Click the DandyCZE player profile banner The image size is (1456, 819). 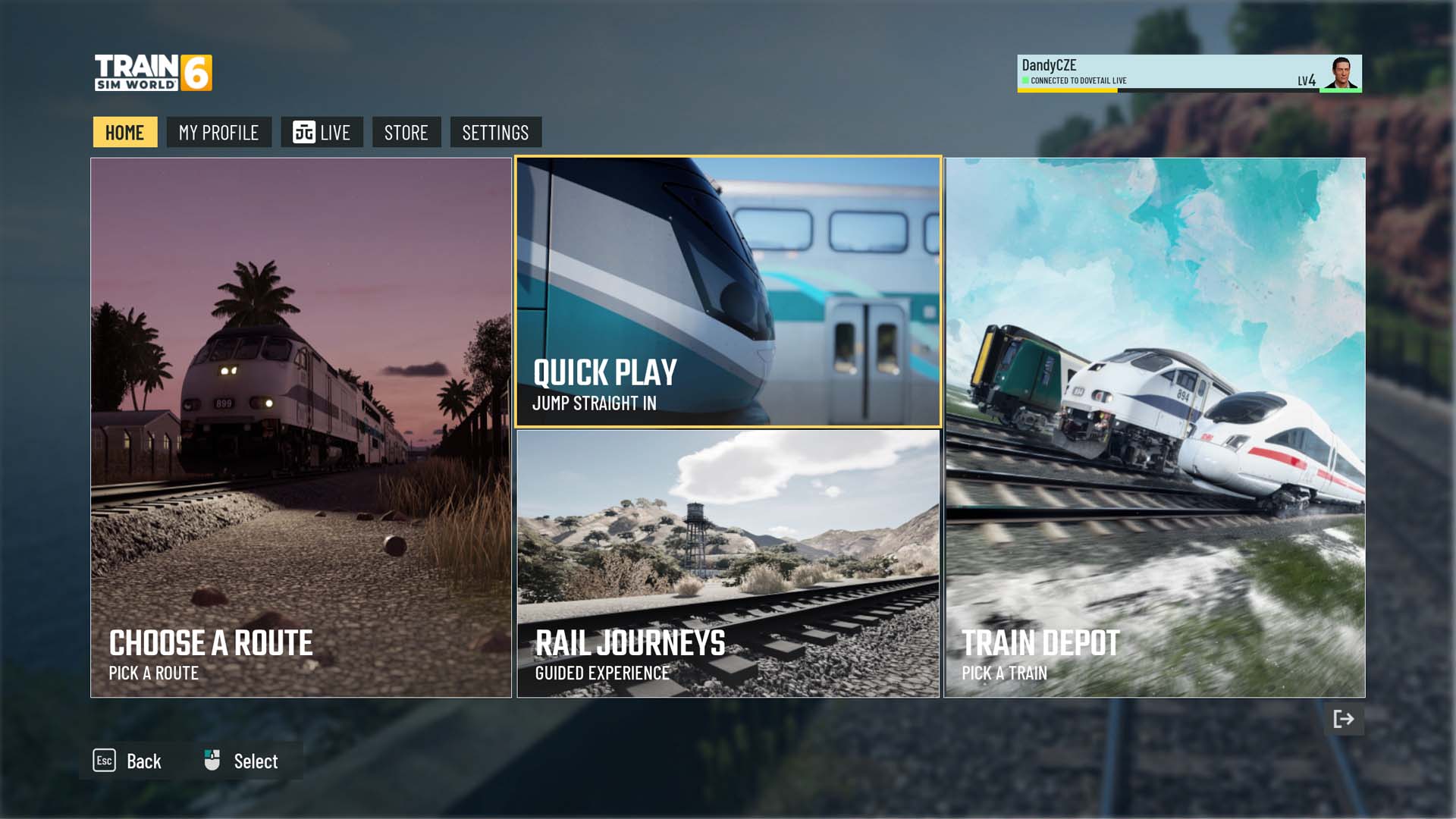click(x=1188, y=74)
